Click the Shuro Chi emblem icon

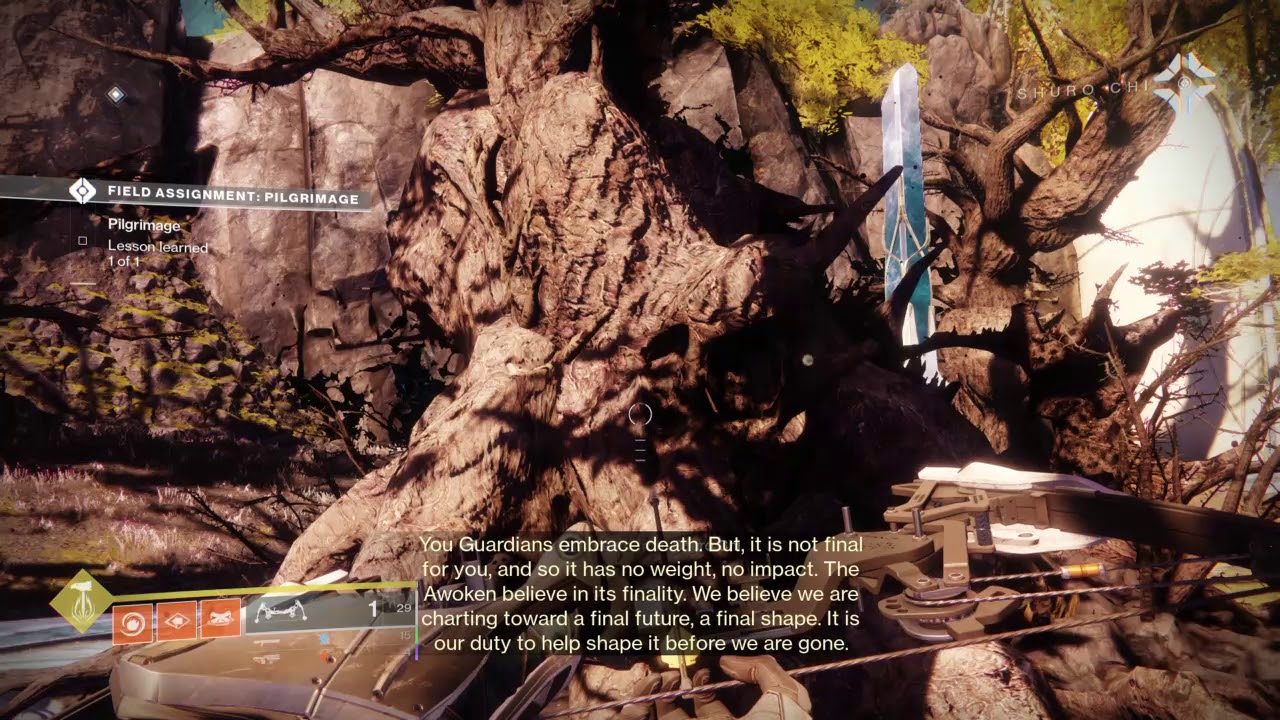click(1184, 82)
